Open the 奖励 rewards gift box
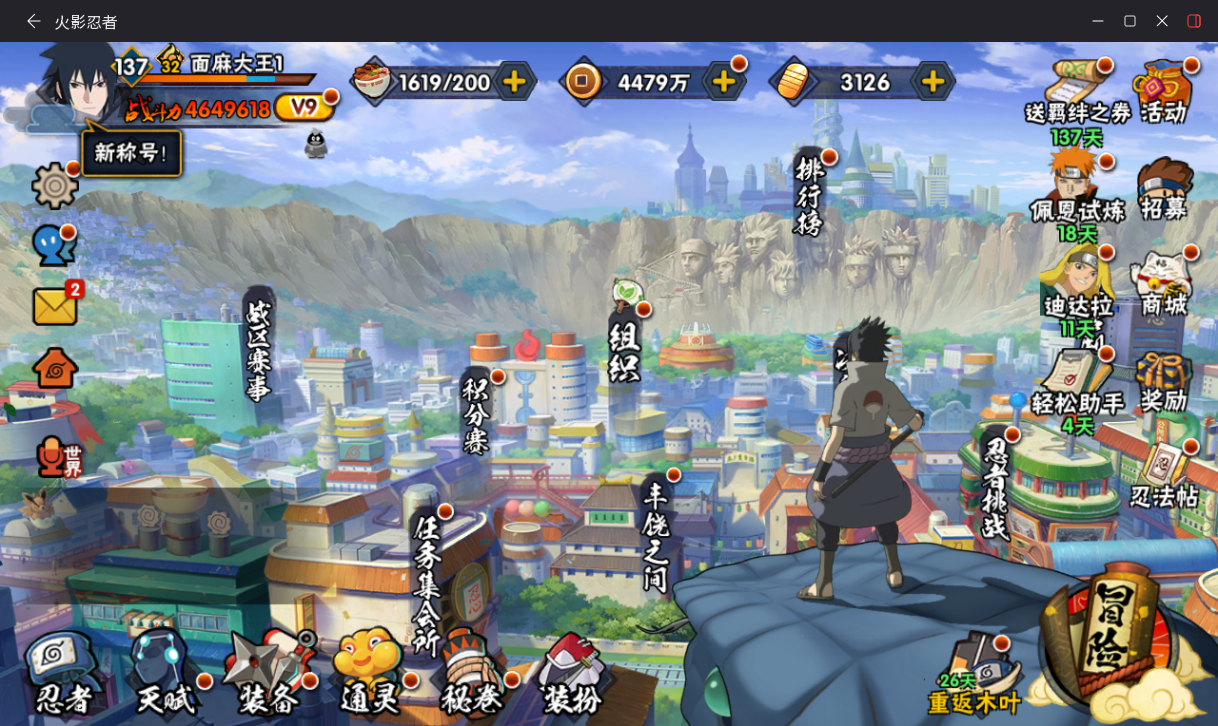Screen dimensions: 1218x726 (x=1164, y=381)
